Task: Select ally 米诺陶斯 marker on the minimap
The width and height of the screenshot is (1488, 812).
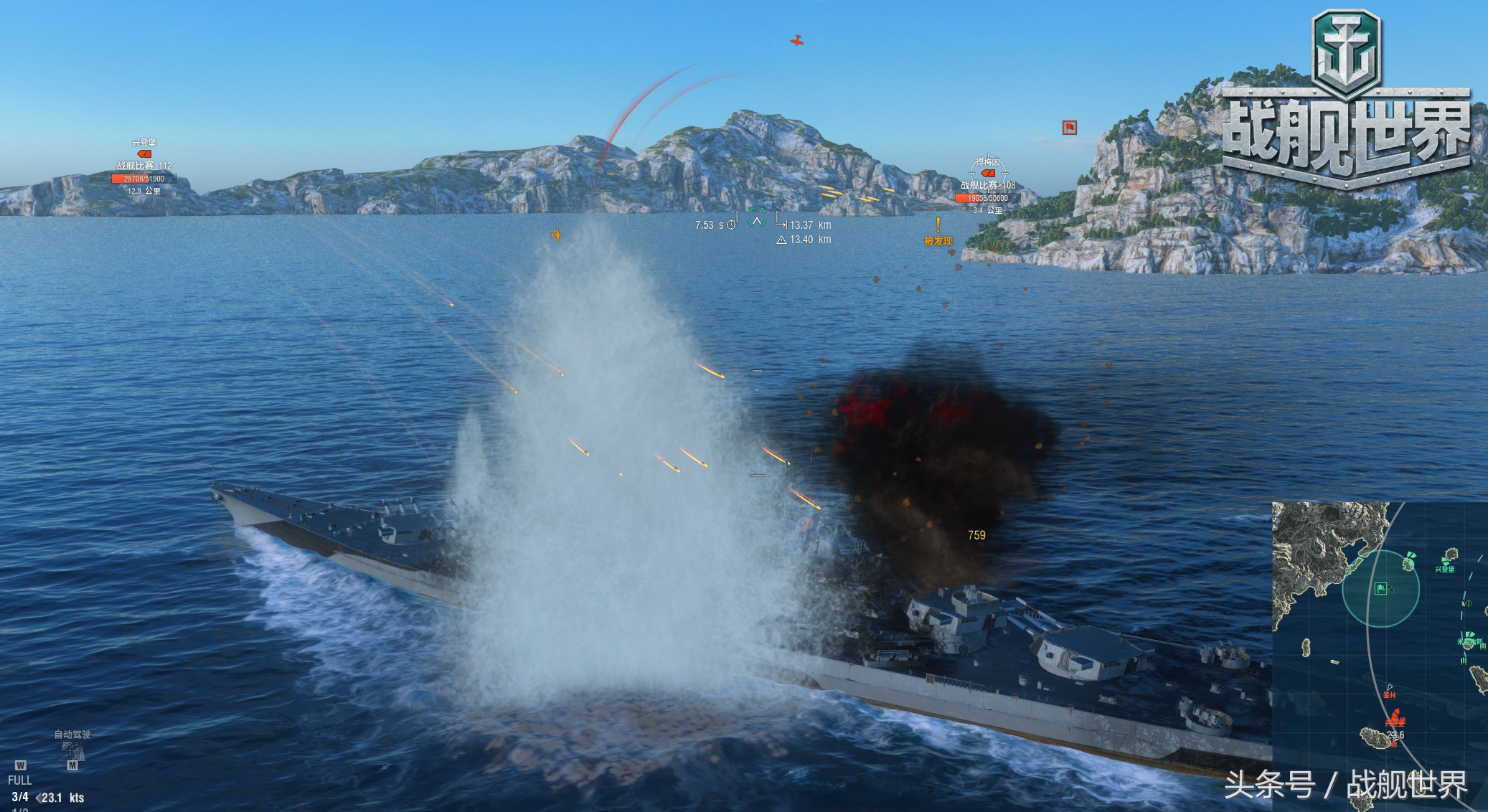Action: [1469, 638]
